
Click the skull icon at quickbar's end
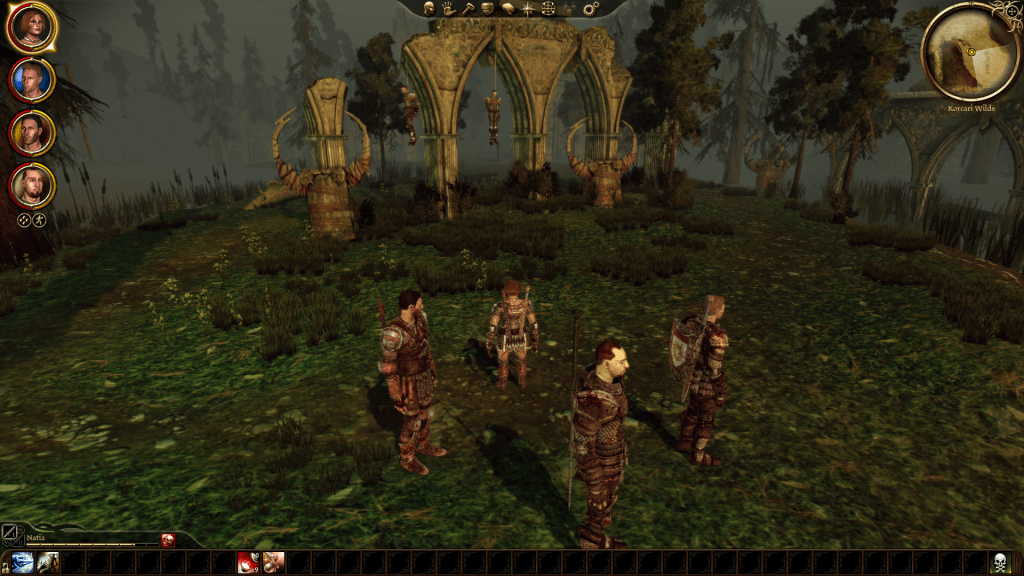(x=999, y=562)
